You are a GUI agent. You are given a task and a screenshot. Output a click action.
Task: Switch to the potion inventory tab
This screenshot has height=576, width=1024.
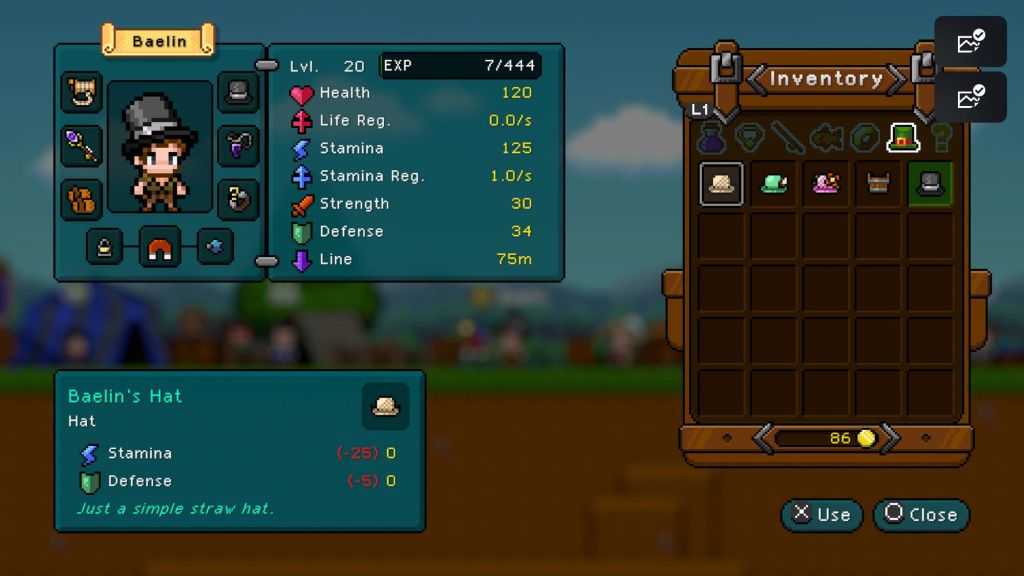click(x=711, y=138)
